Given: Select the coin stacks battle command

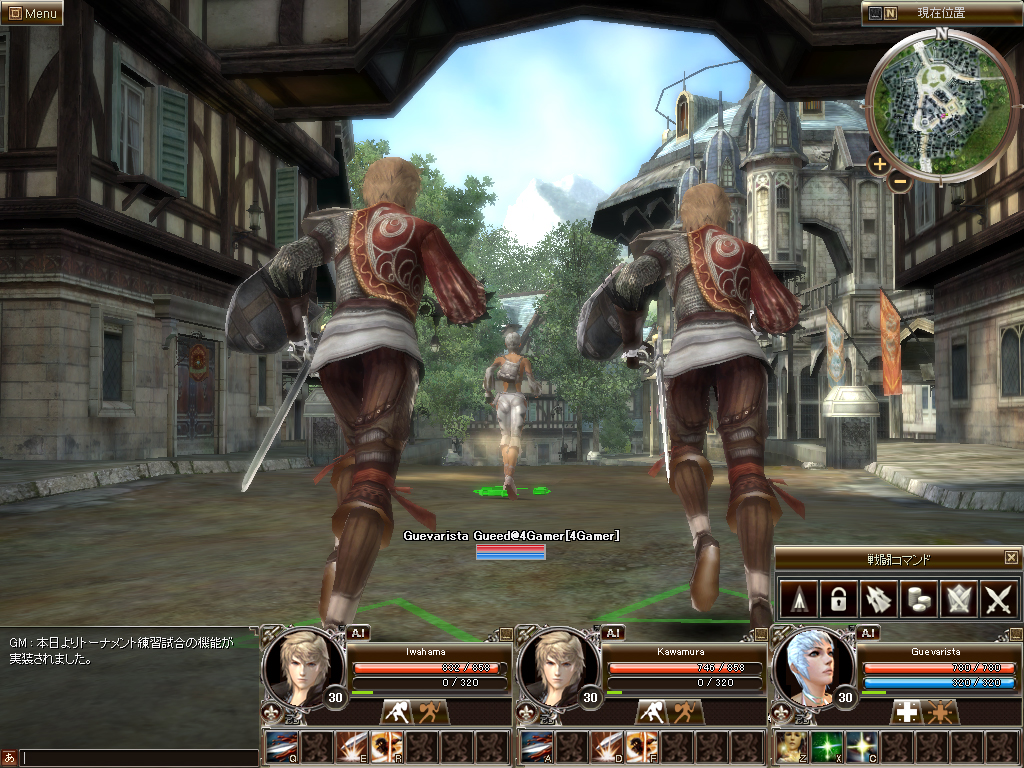Looking at the screenshot, I should [918, 599].
